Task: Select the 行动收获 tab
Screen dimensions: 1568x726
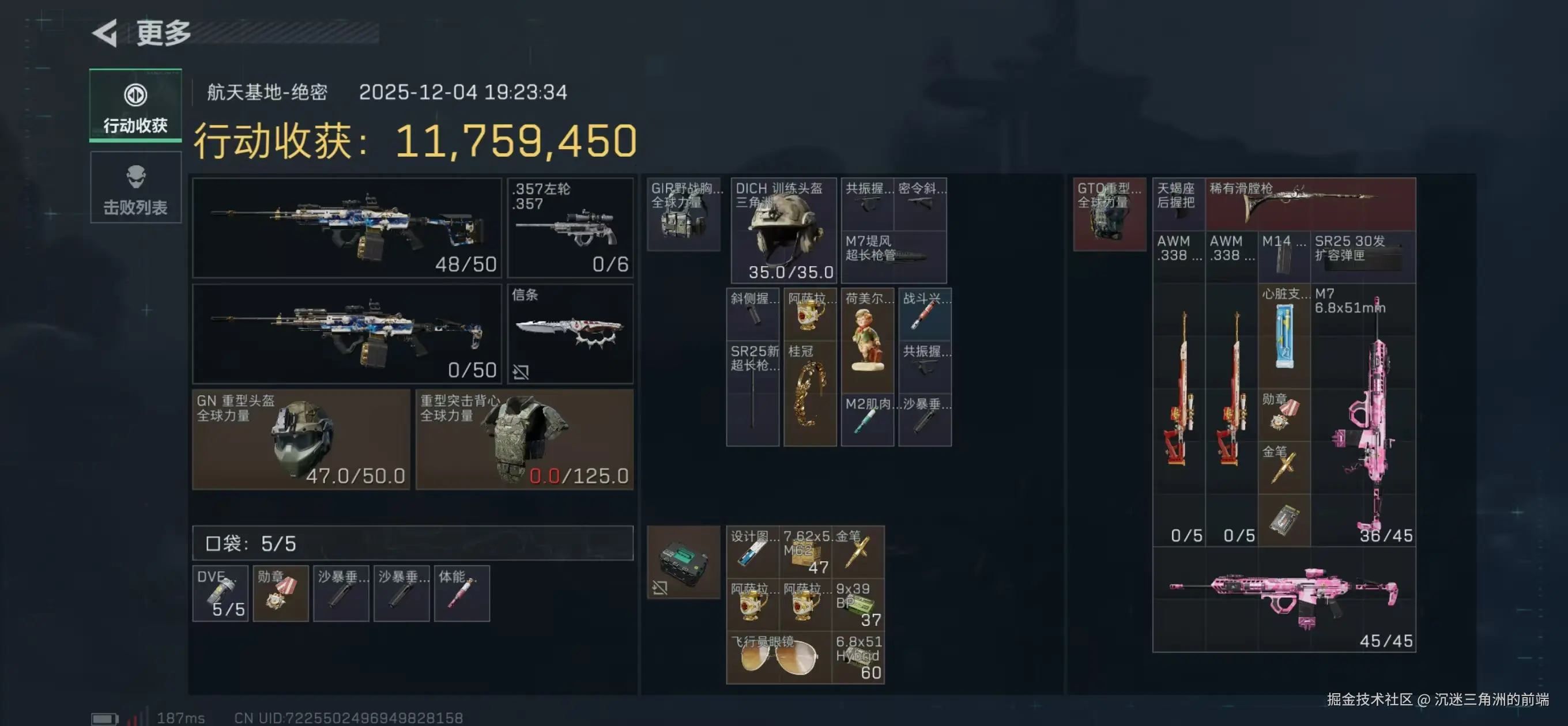Action: click(x=135, y=106)
